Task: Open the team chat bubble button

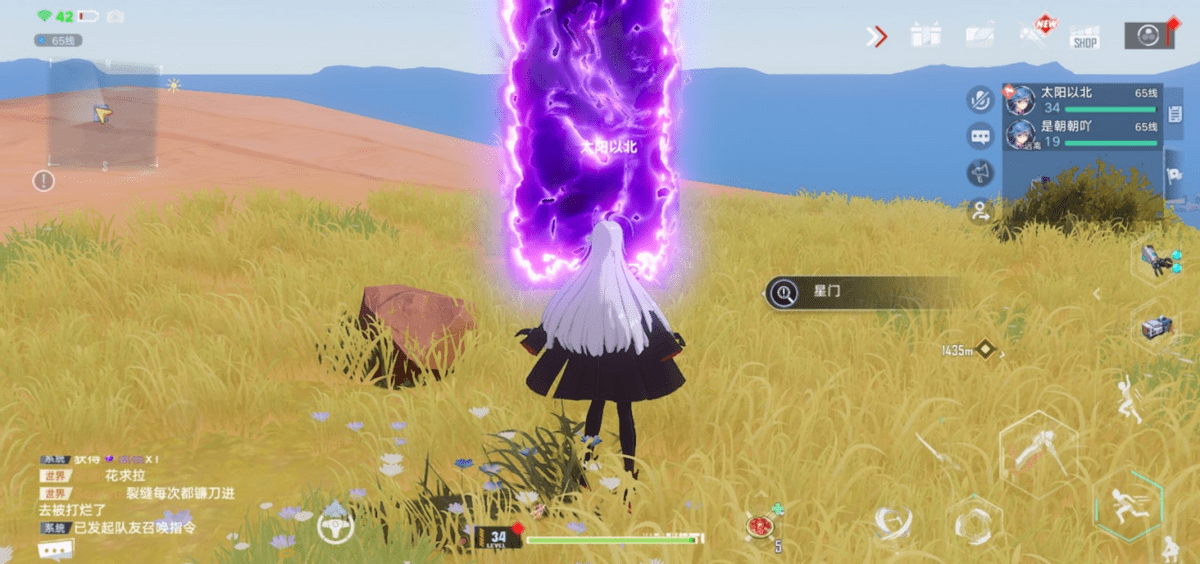Action: click(x=979, y=136)
